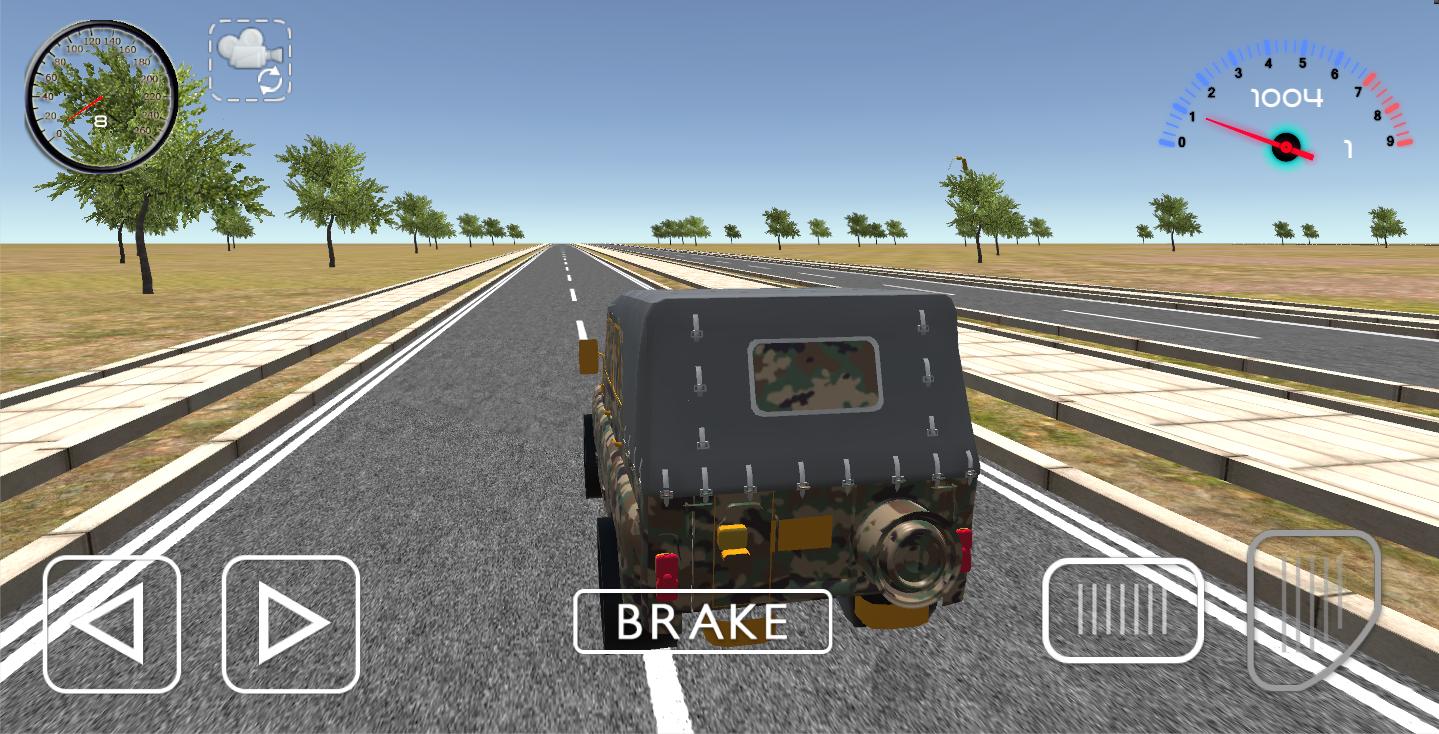Tap the score readout showing 1004
This screenshot has width=1439, height=734.
[x=1286, y=97]
